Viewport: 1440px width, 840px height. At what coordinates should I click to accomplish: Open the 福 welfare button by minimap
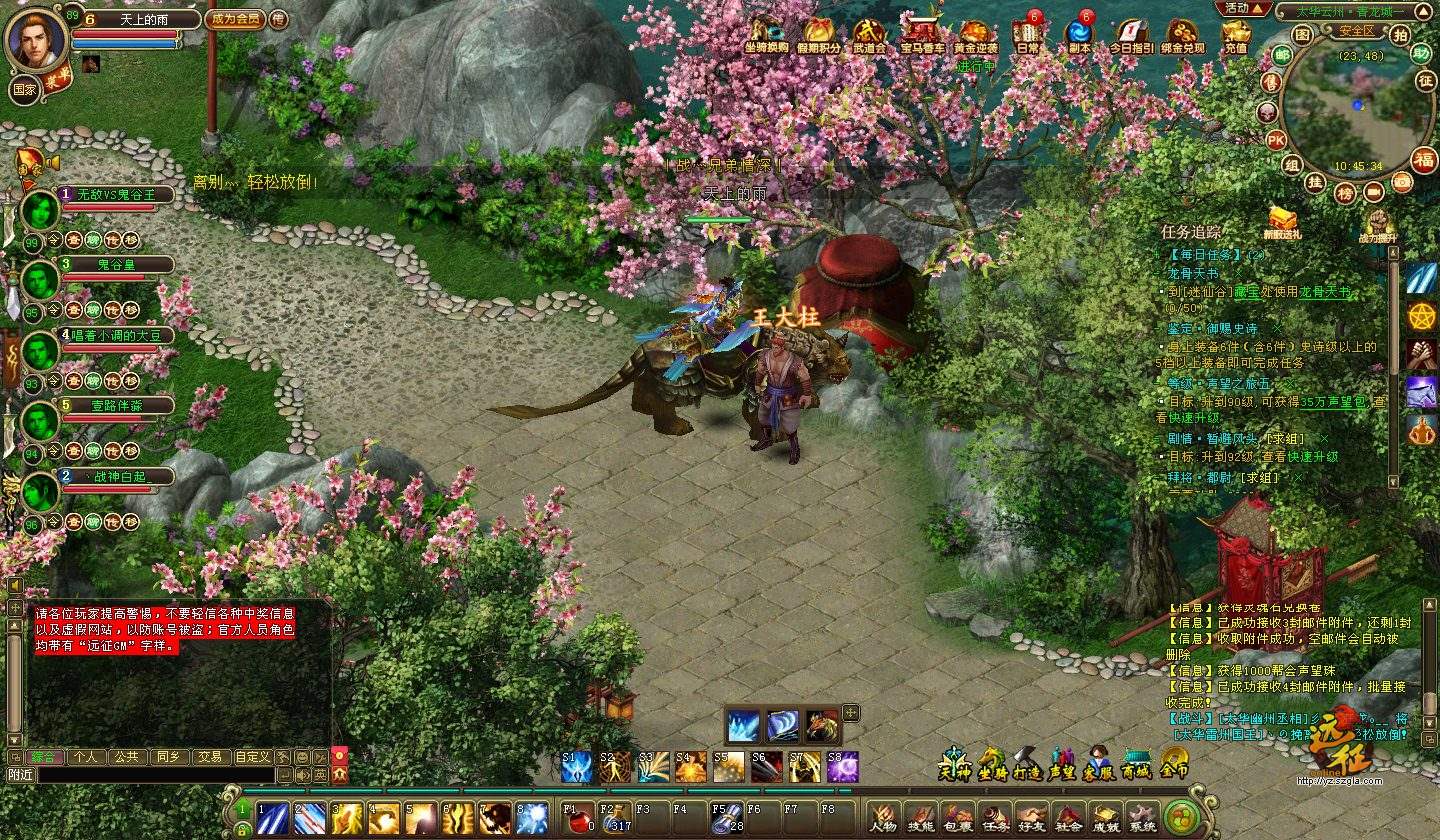click(x=1423, y=159)
